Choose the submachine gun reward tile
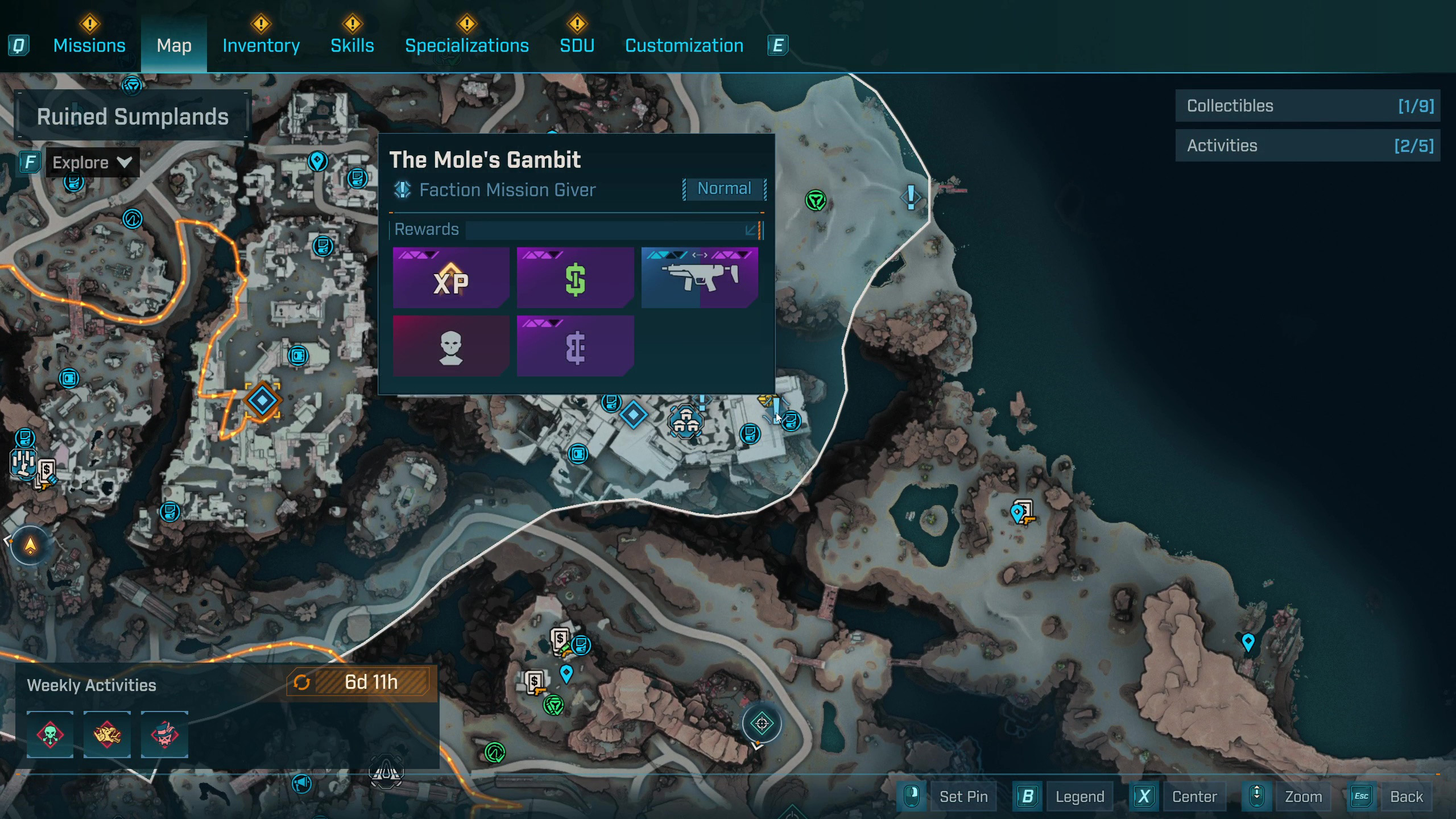This screenshot has width=1456, height=819. click(x=700, y=278)
